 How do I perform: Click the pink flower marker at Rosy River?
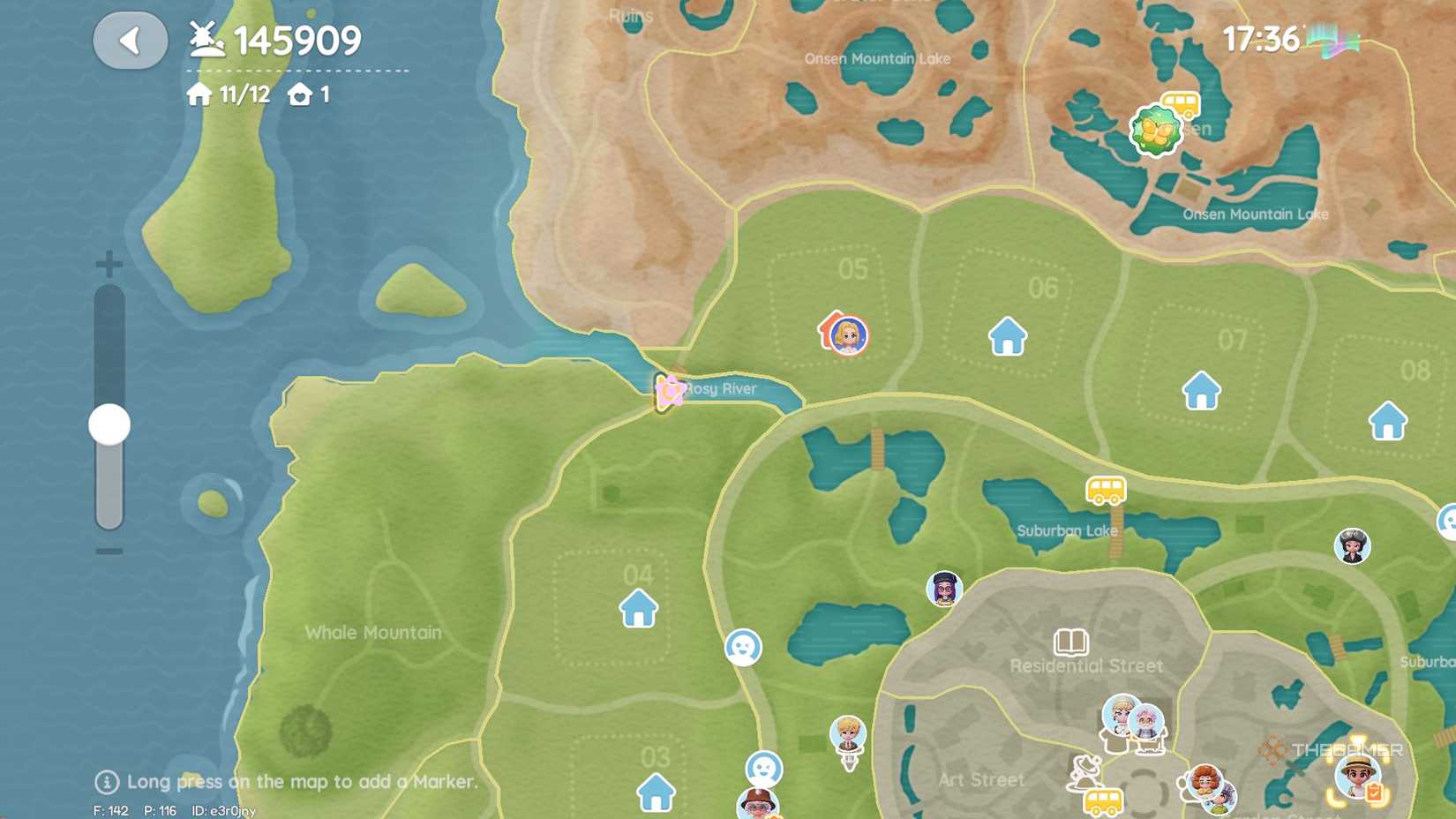[668, 390]
